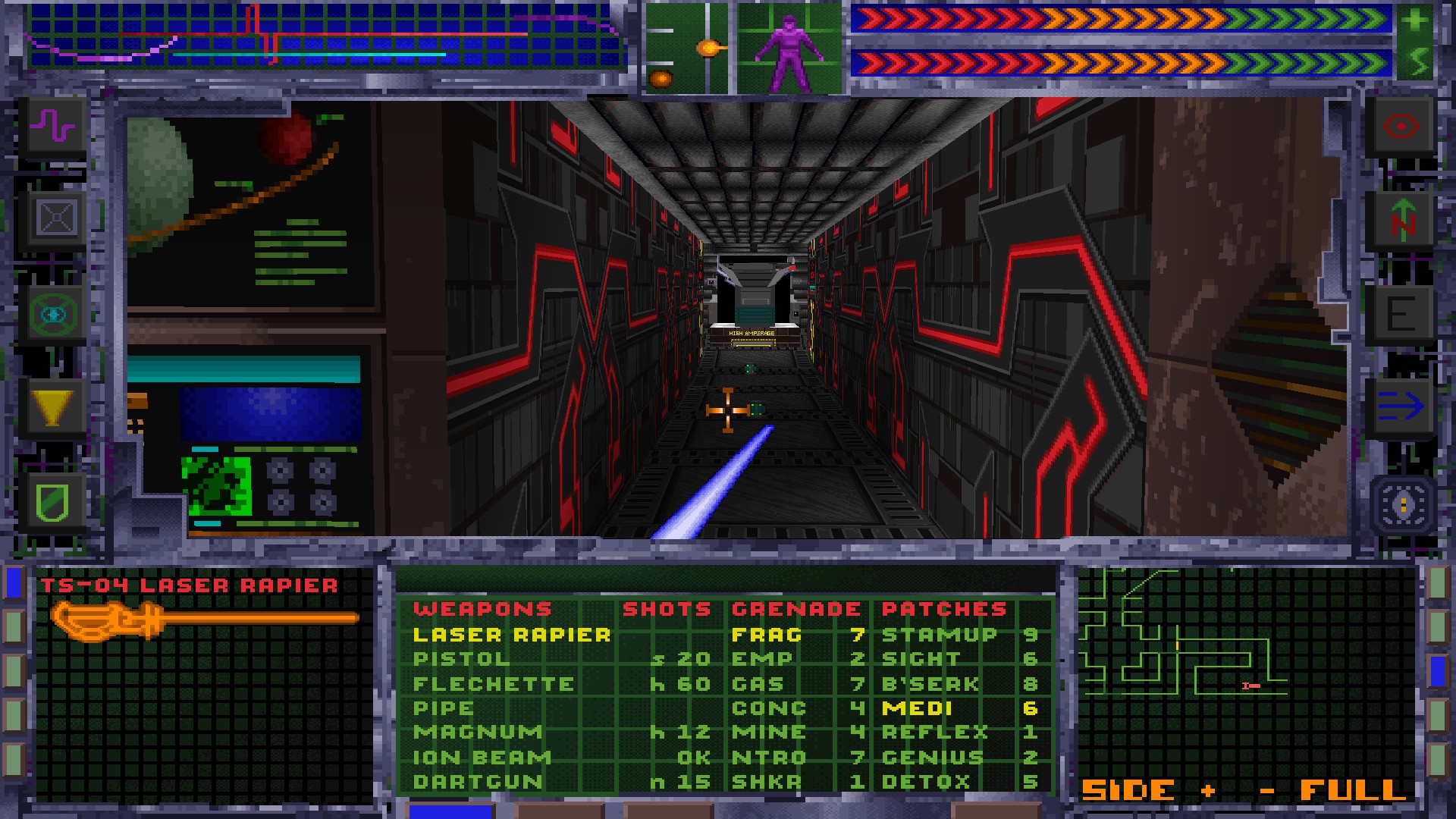Click the red eye sensor icon top right
Screen dimensions: 1456x819
(1402, 126)
